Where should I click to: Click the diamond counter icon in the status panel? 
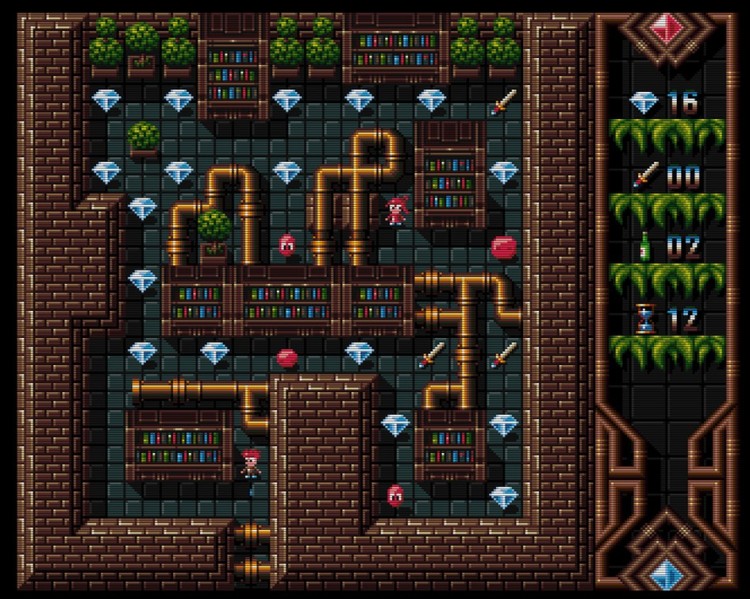[x=643, y=102]
